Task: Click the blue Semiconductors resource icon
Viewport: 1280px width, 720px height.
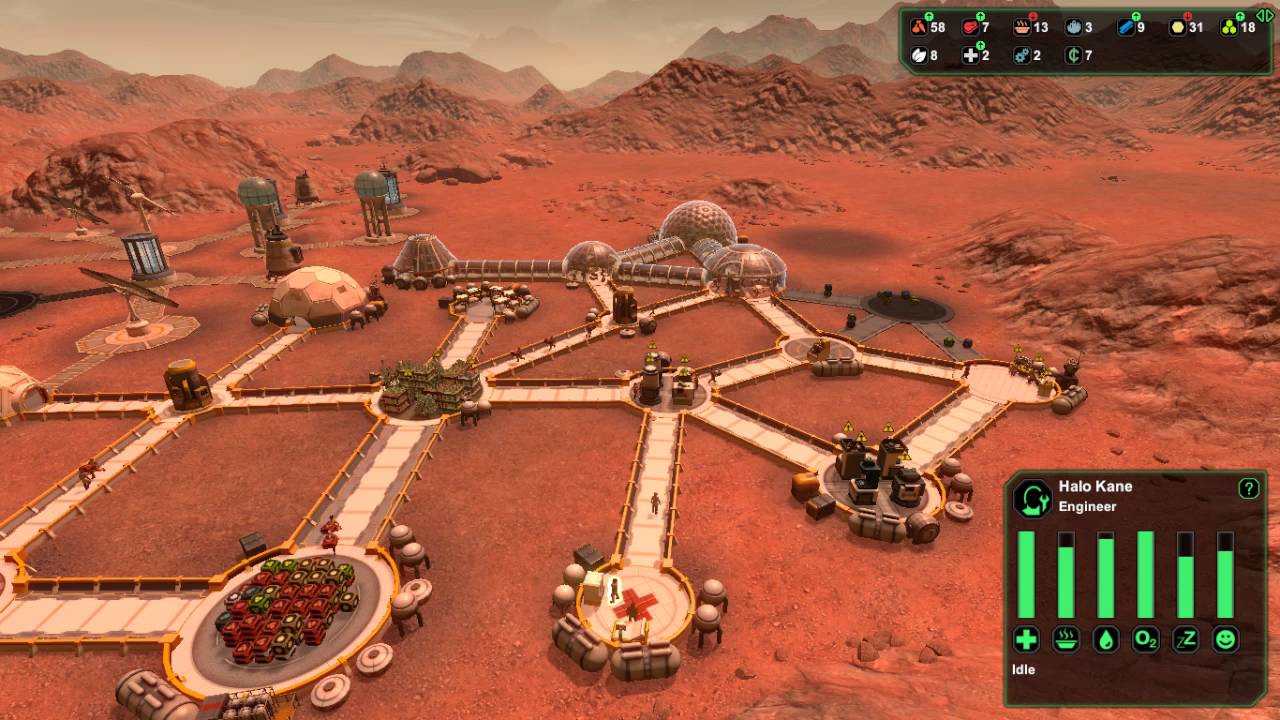Action: pyautogui.click(x=1125, y=27)
